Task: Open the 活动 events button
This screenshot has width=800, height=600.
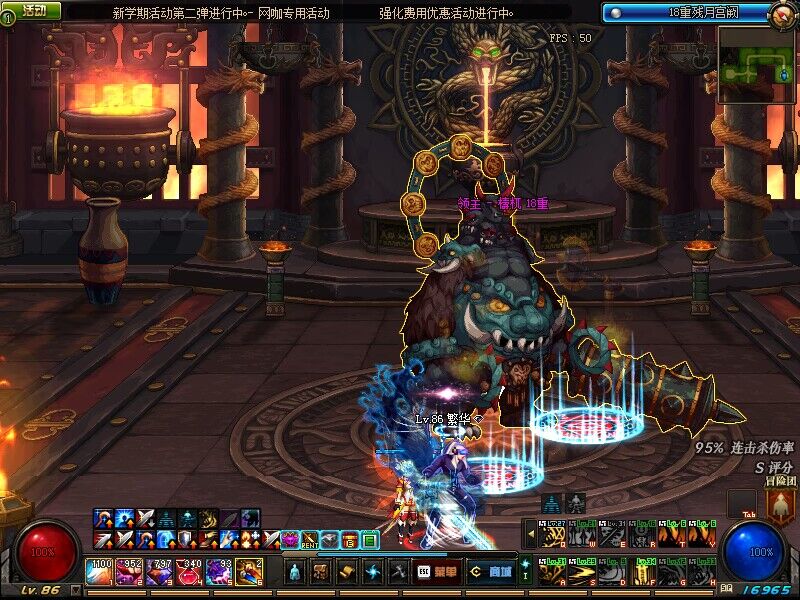Action: [33, 10]
